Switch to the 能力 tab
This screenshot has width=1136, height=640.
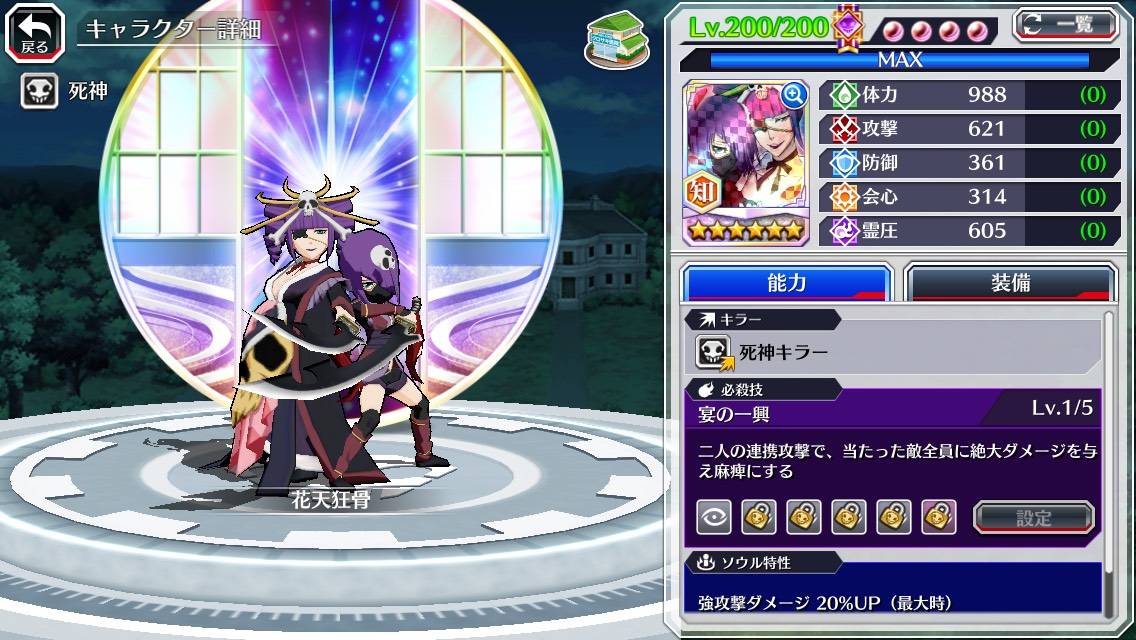pos(786,283)
